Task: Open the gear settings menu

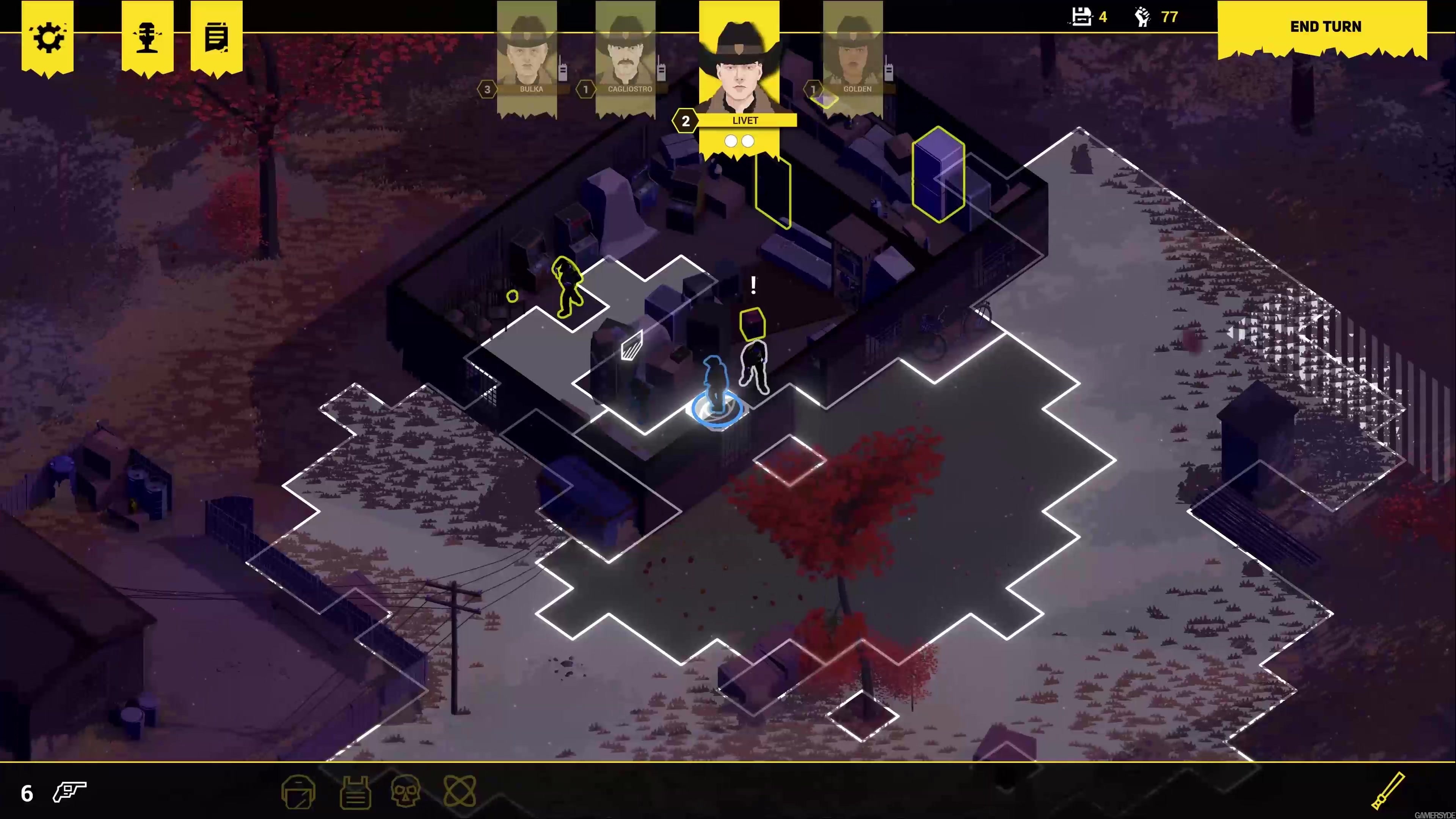Action: [x=47, y=37]
